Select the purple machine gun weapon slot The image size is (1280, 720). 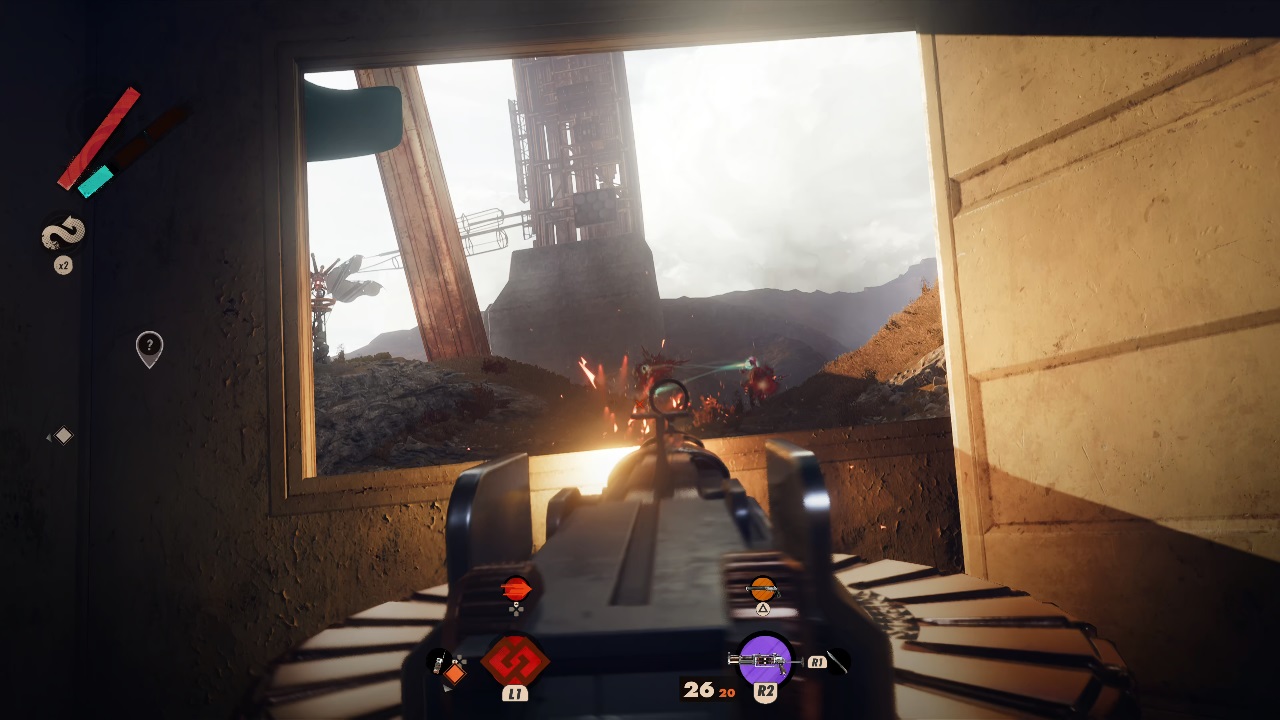(765, 660)
